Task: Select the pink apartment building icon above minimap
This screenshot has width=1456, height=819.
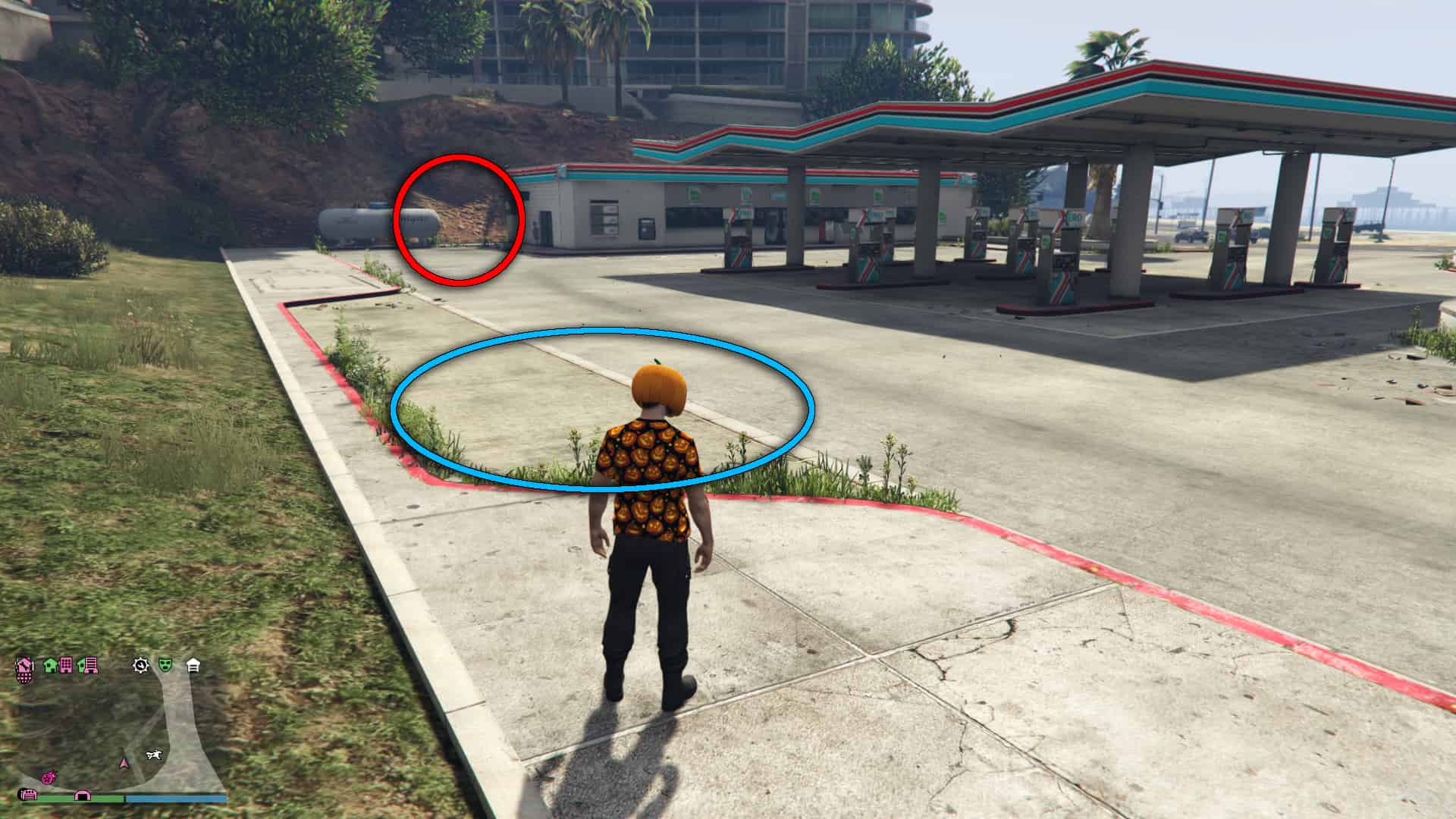Action: (x=66, y=665)
